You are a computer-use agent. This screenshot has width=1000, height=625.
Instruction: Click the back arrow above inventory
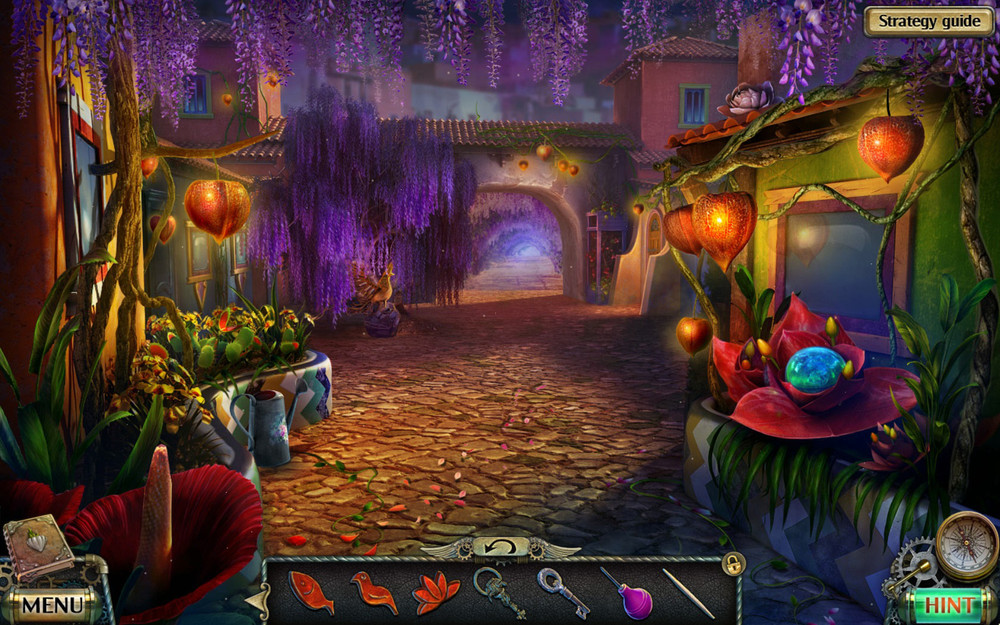pyautogui.click(x=500, y=546)
